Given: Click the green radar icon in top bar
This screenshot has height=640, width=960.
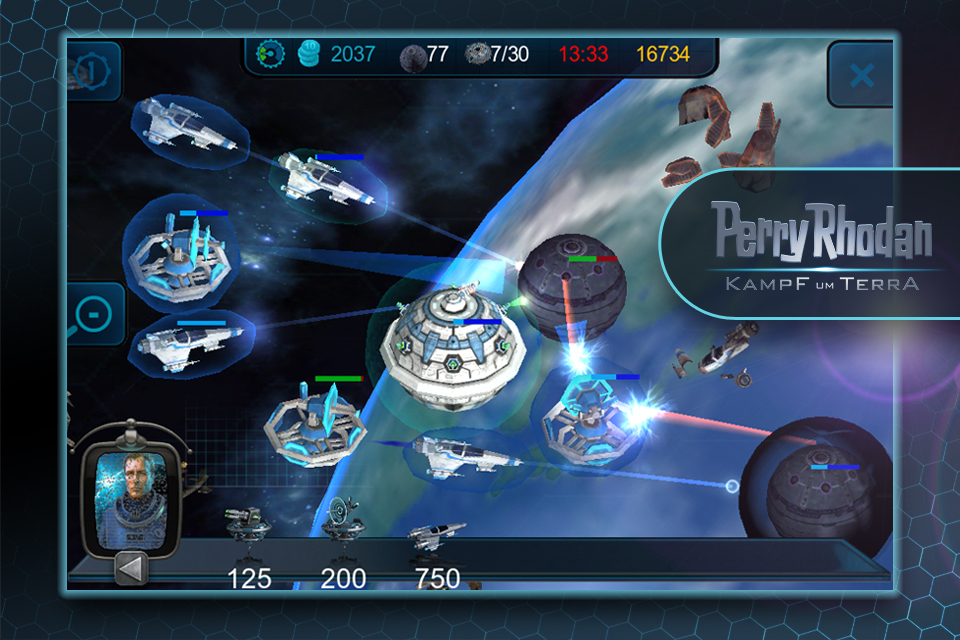Looking at the screenshot, I should [271, 53].
